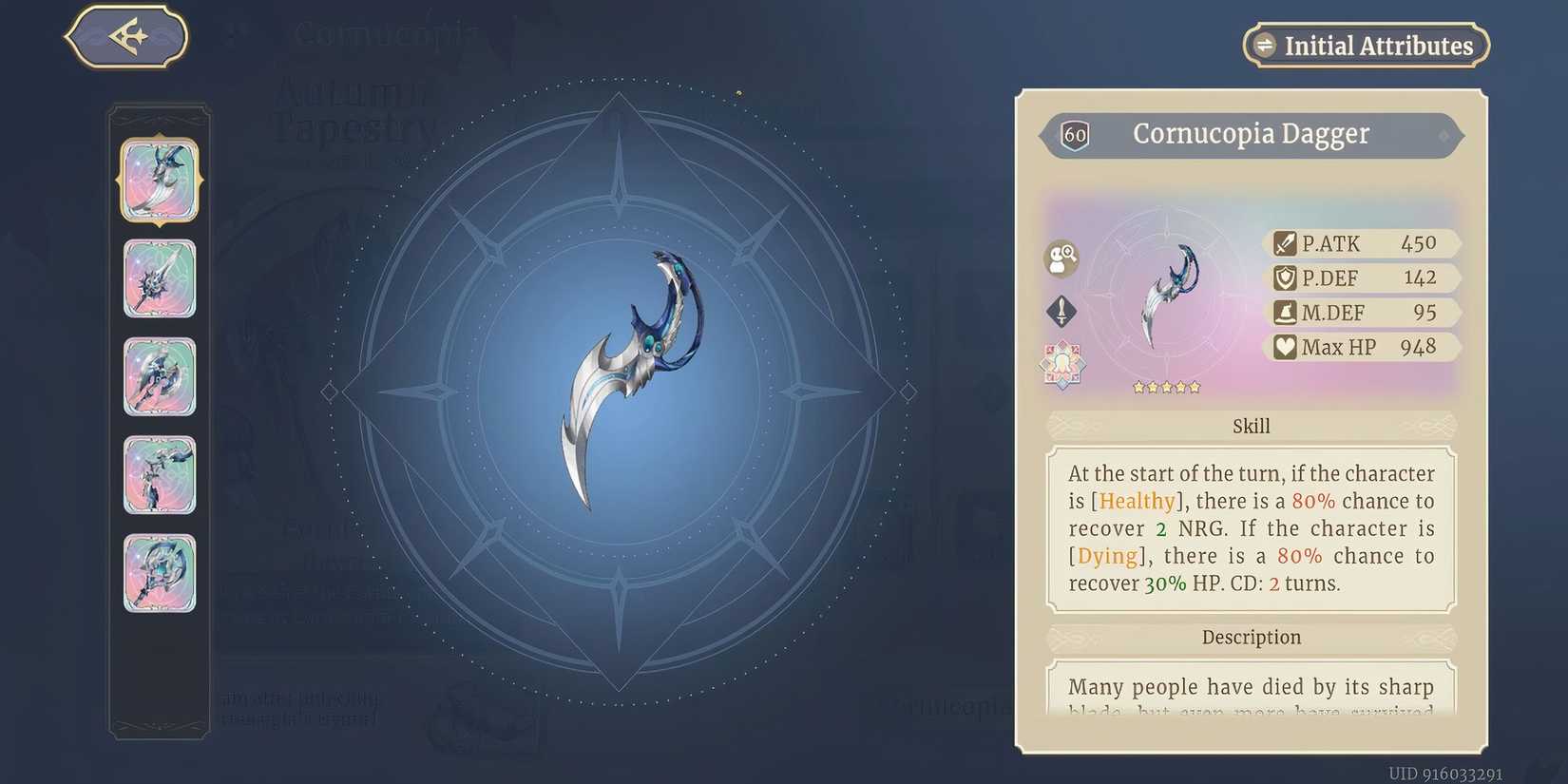Click the Max HP heart stat icon
Image resolution: width=1568 pixels, height=784 pixels.
tap(1288, 347)
